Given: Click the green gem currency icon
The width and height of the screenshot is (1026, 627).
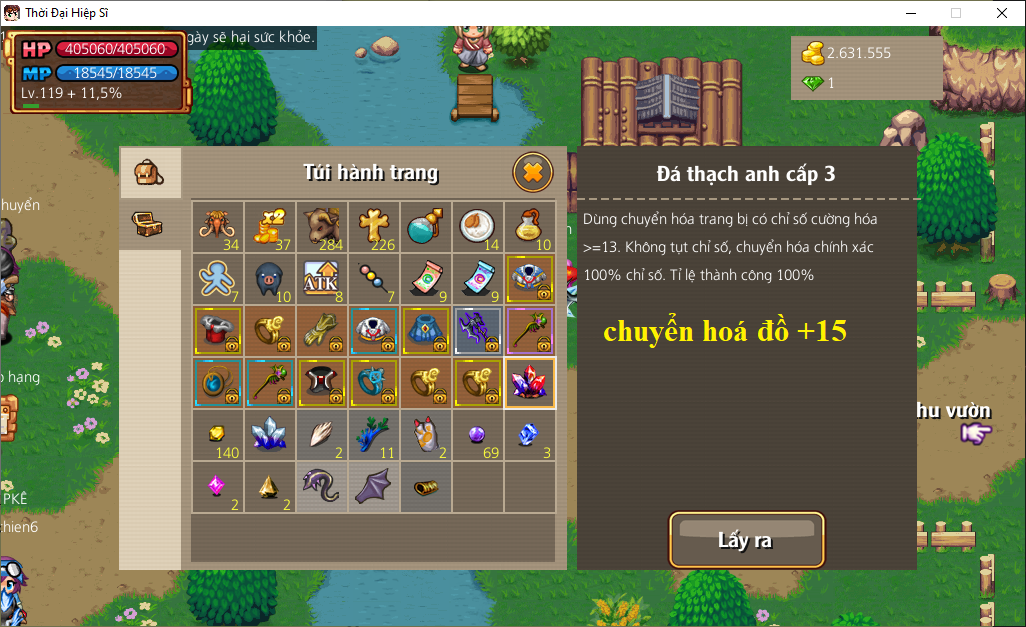Looking at the screenshot, I should click(813, 83).
